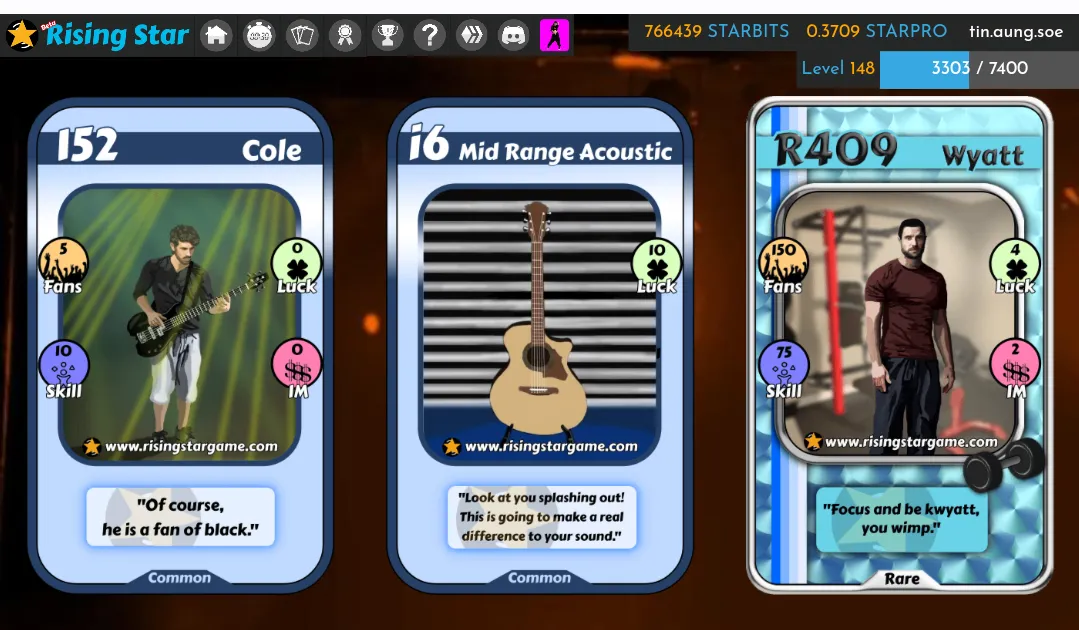Open the Discord link icon
Screen dimensions: 1079x630
[x=514, y=36]
